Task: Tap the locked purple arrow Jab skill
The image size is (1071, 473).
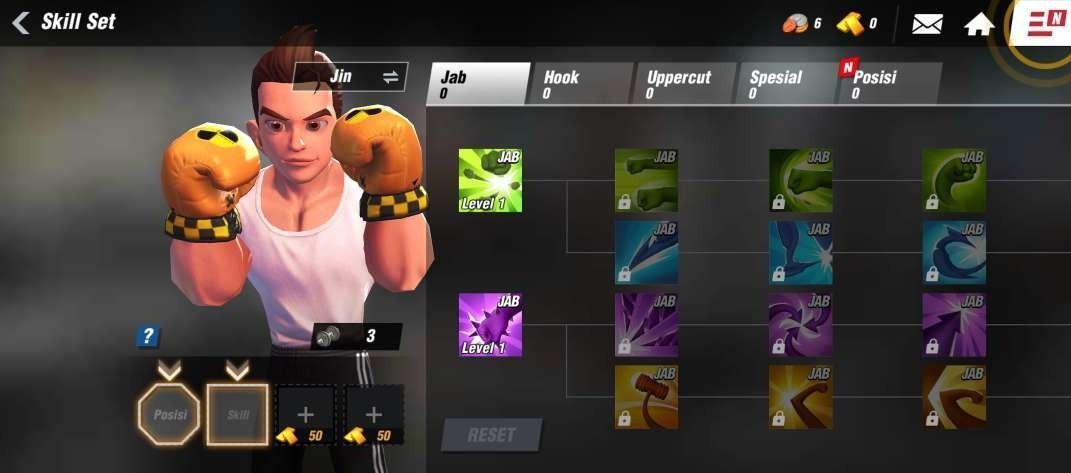Action: tap(954, 324)
